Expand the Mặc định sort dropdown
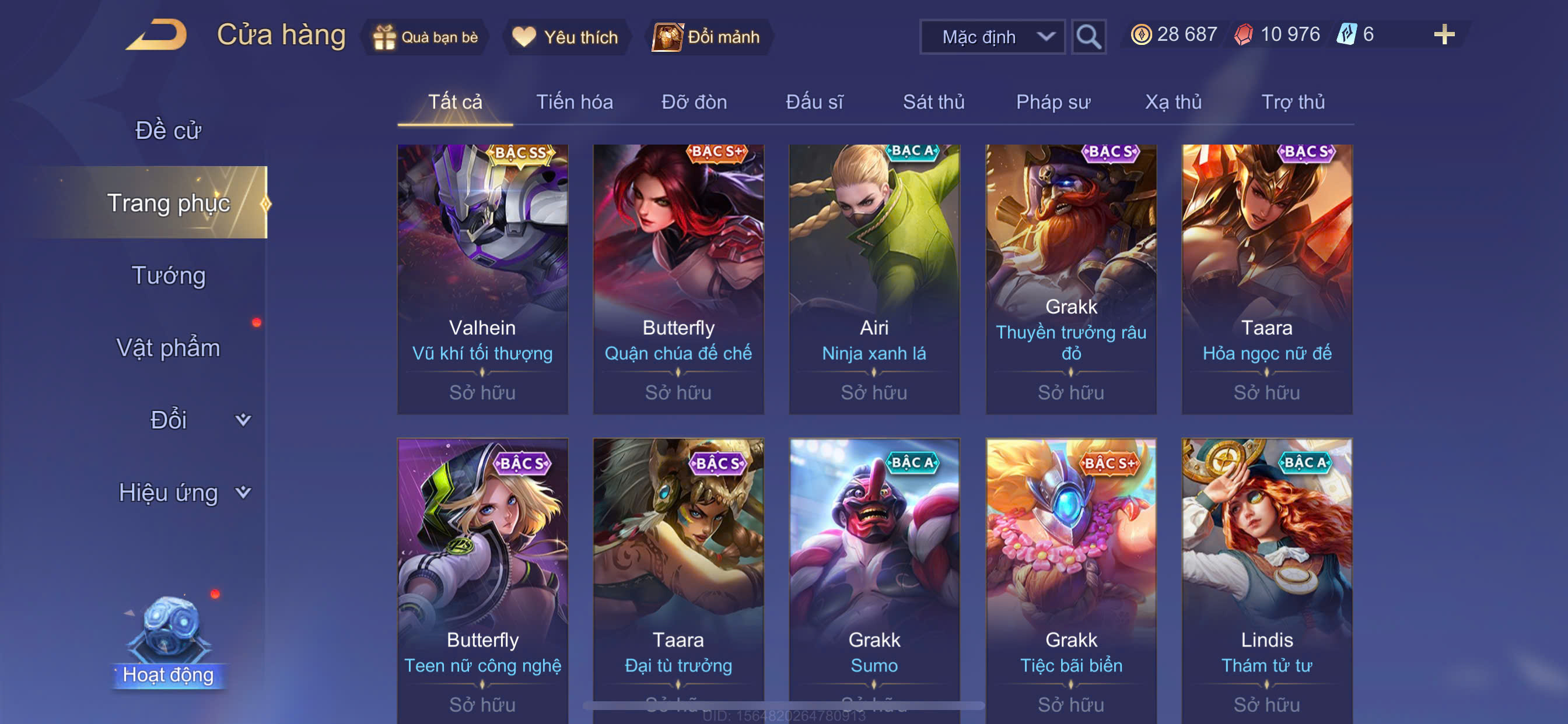This screenshot has width=1568, height=724. 992,37
